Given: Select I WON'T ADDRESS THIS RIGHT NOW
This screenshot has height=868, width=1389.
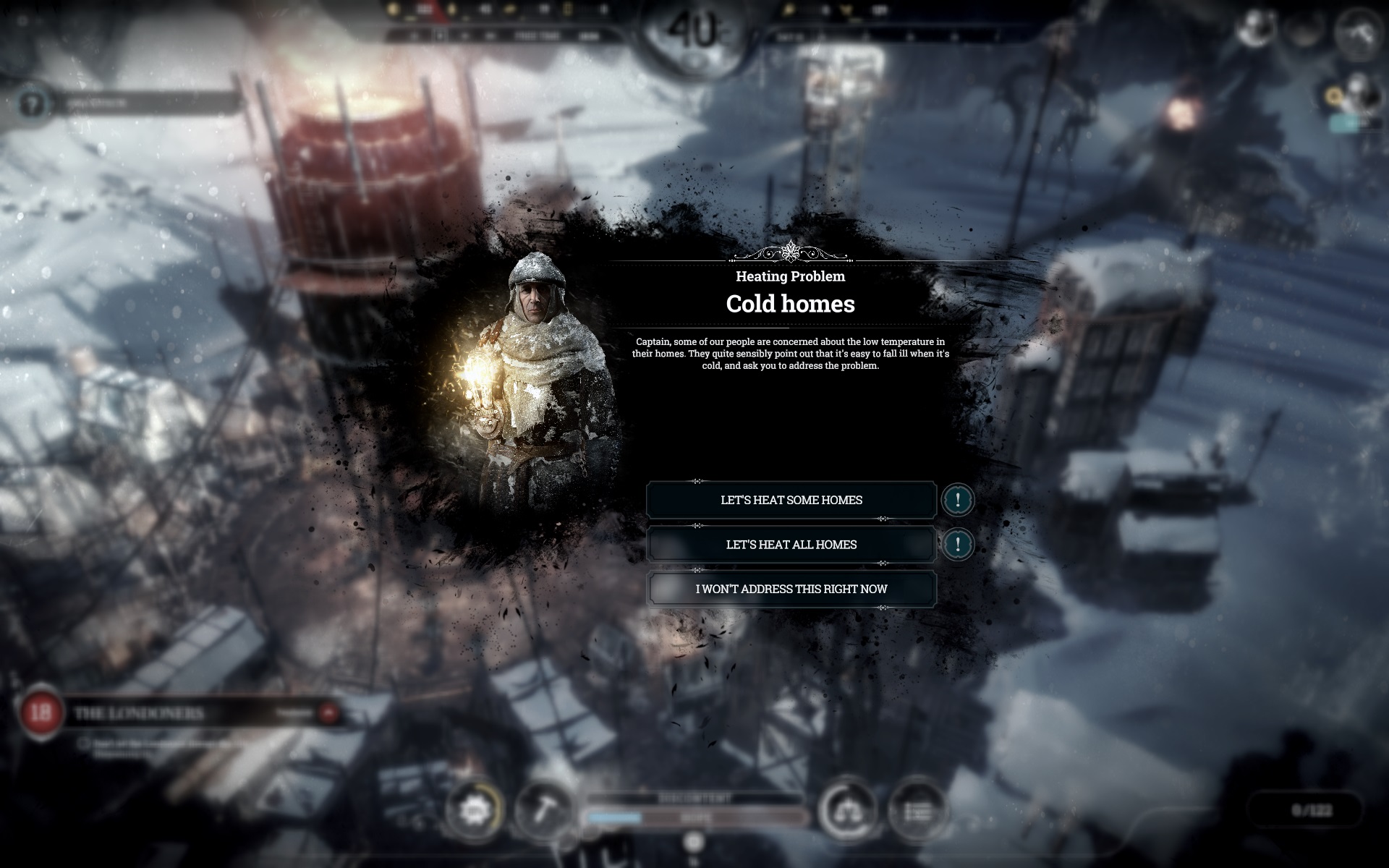Looking at the screenshot, I should pyautogui.click(x=791, y=589).
